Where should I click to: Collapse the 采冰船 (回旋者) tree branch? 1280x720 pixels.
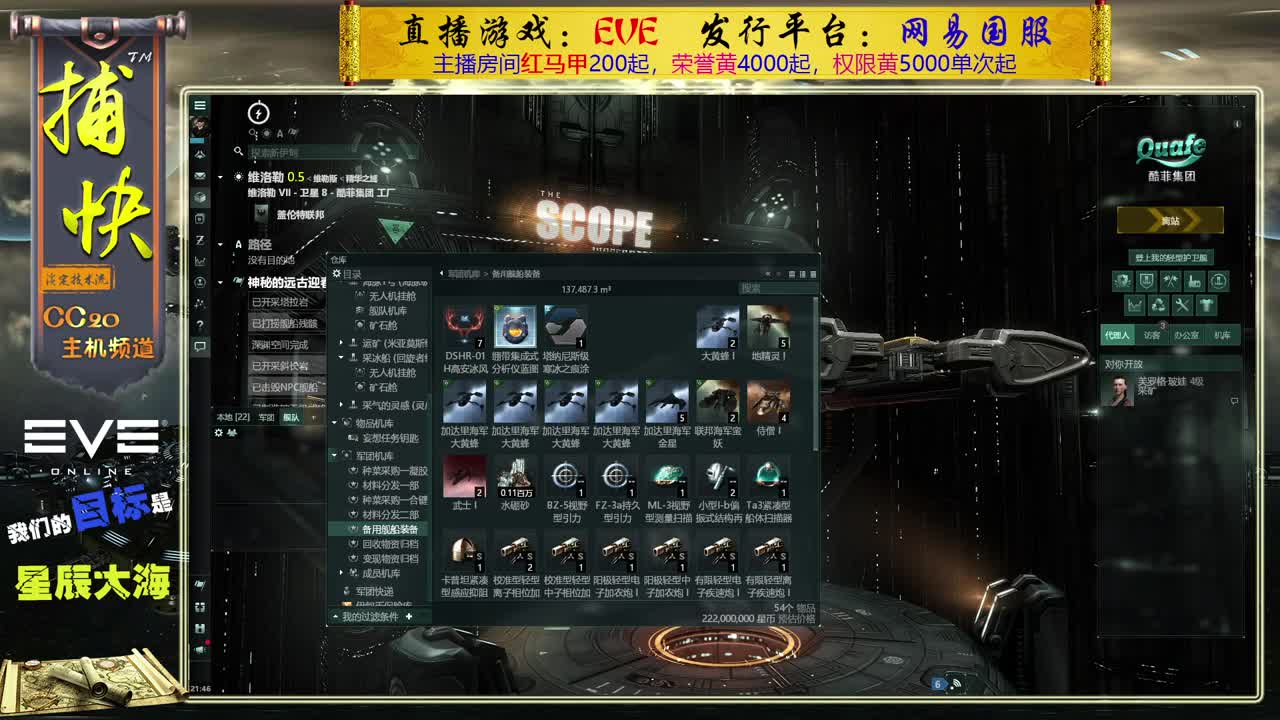click(x=341, y=358)
